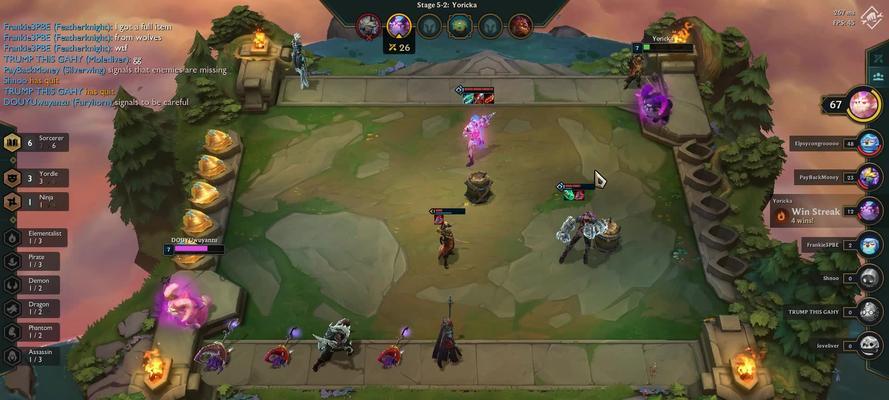Spectate FrankieSPBE's board from the scoreboard

tap(870, 245)
